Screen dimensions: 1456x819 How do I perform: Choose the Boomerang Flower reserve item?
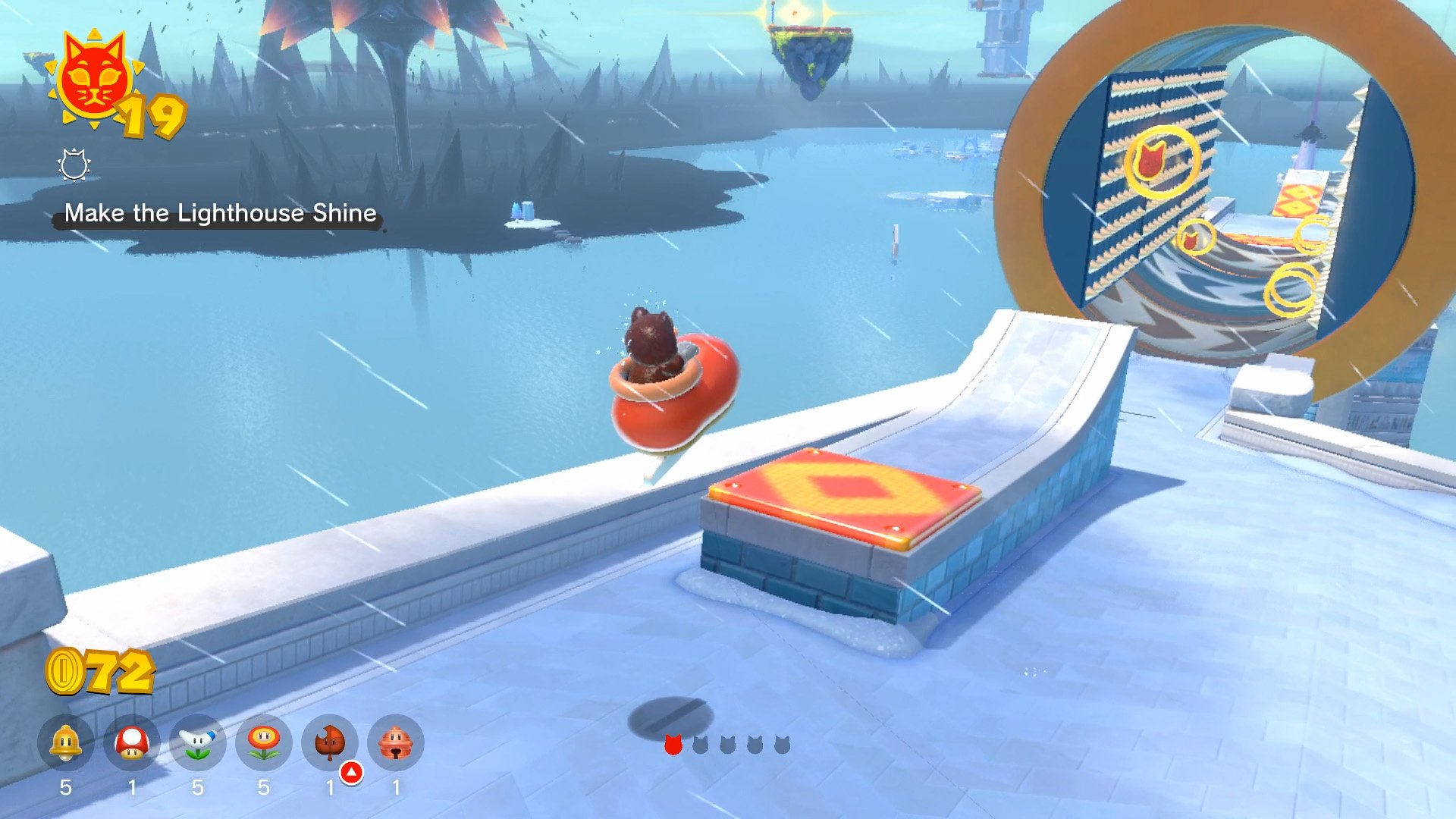198,742
